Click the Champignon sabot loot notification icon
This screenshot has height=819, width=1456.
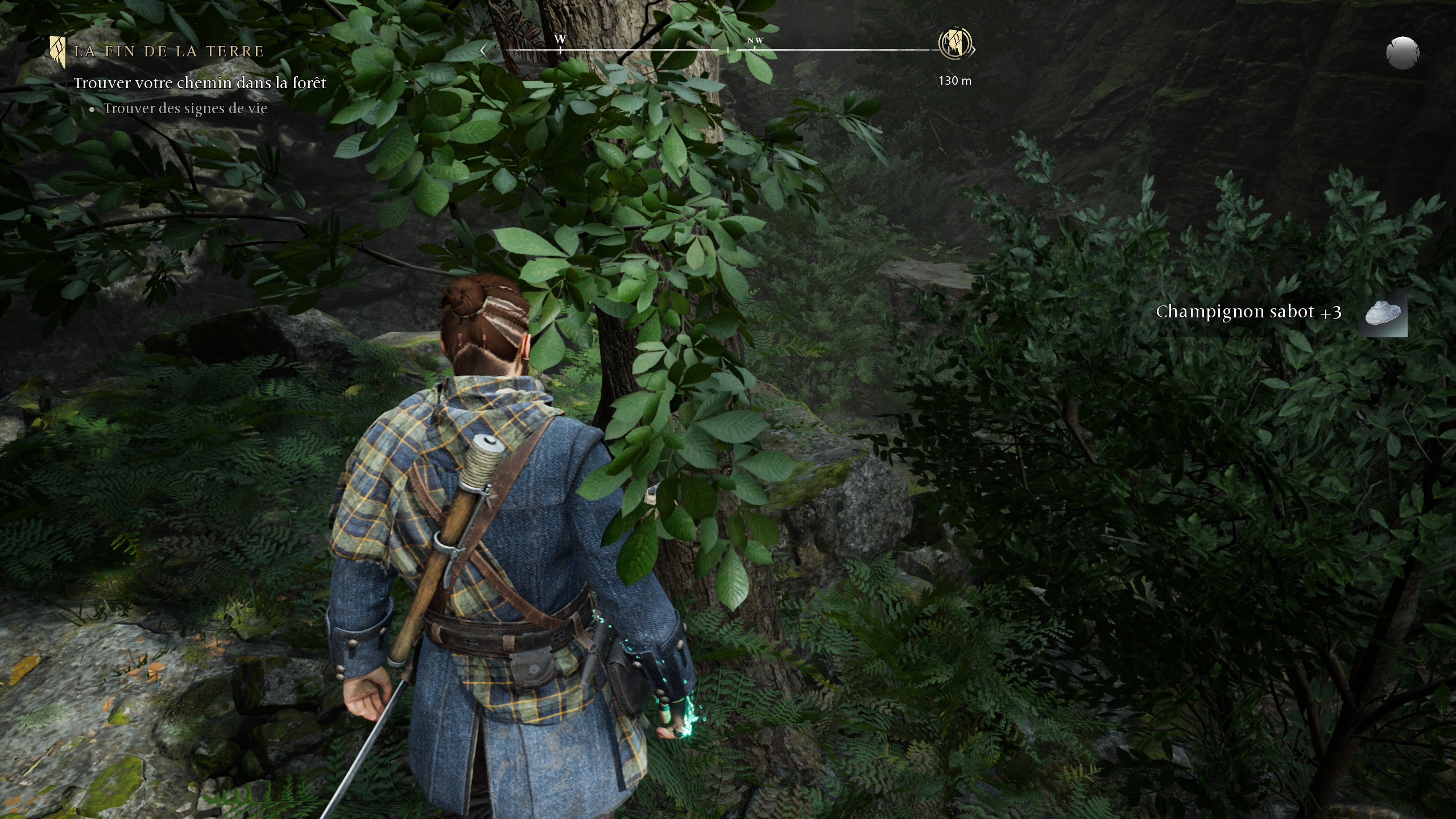[x=1383, y=314]
